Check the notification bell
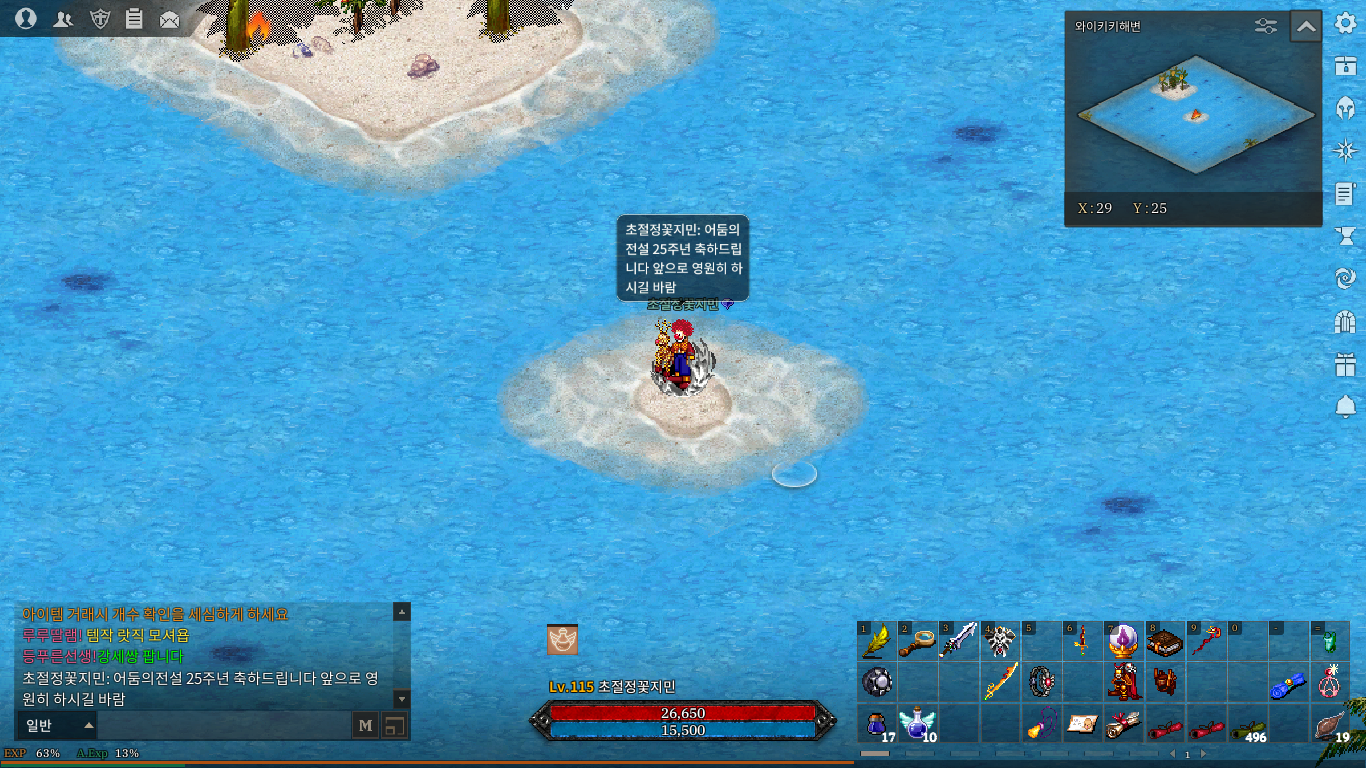 (x=1345, y=406)
